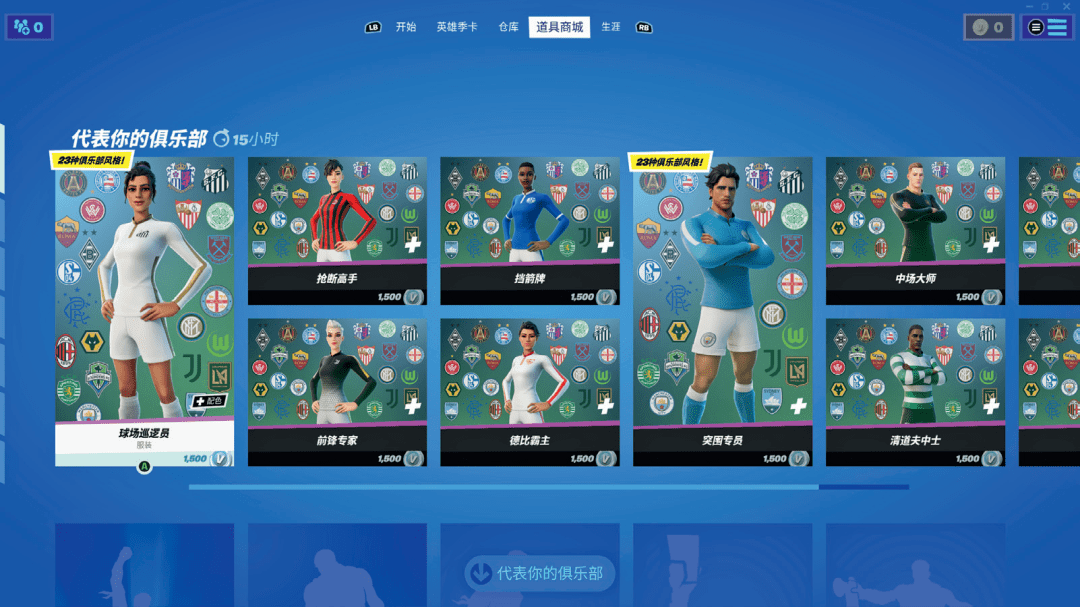Viewport: 1080px width, 607px height.
Task: Close the game window
Action: [x=1067, y=6]
